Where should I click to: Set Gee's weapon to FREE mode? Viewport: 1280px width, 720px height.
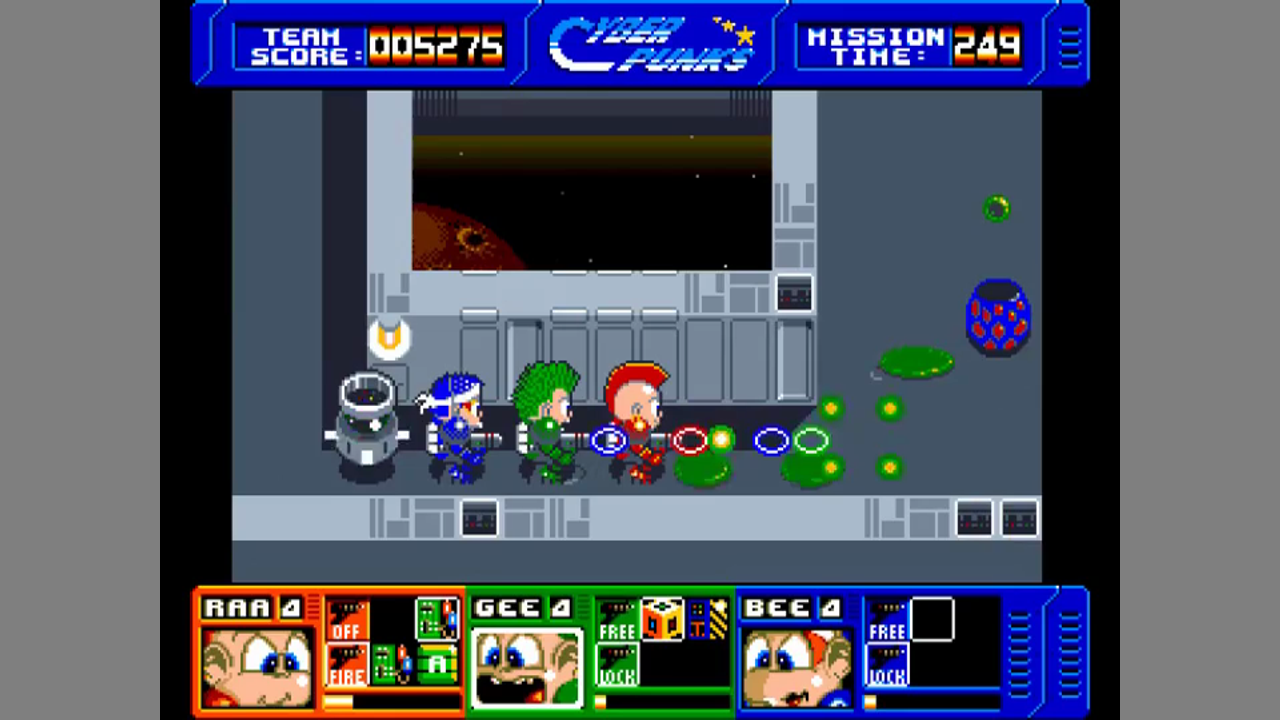(x=617, y=619)
